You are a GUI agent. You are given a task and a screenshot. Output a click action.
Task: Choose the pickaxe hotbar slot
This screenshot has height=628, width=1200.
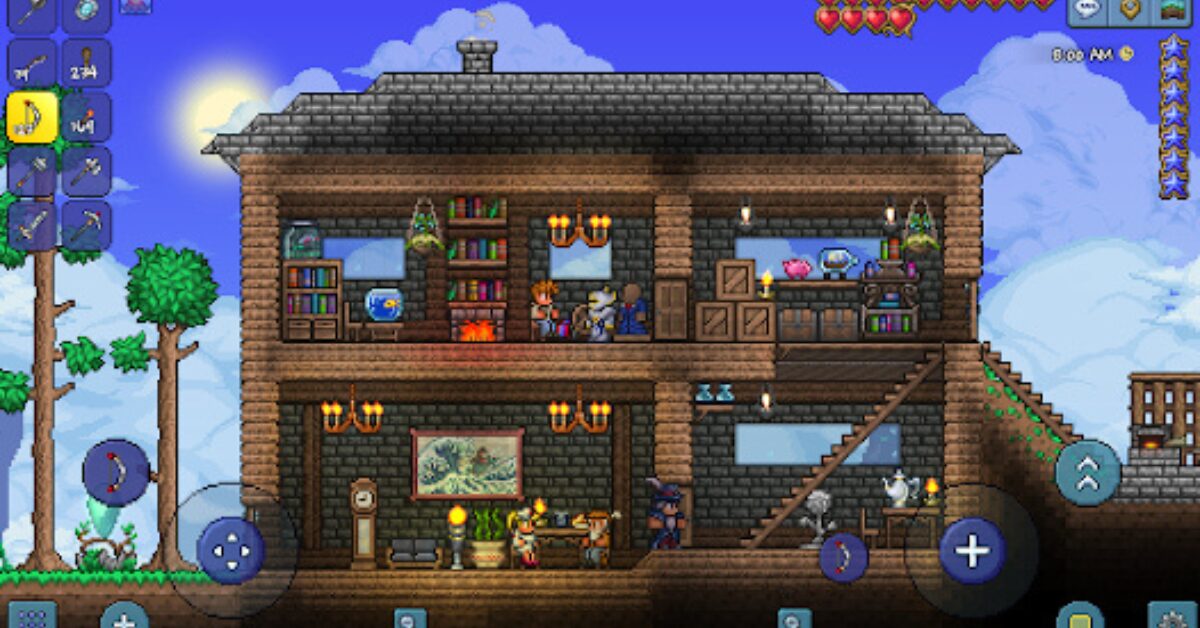(86, 225)
